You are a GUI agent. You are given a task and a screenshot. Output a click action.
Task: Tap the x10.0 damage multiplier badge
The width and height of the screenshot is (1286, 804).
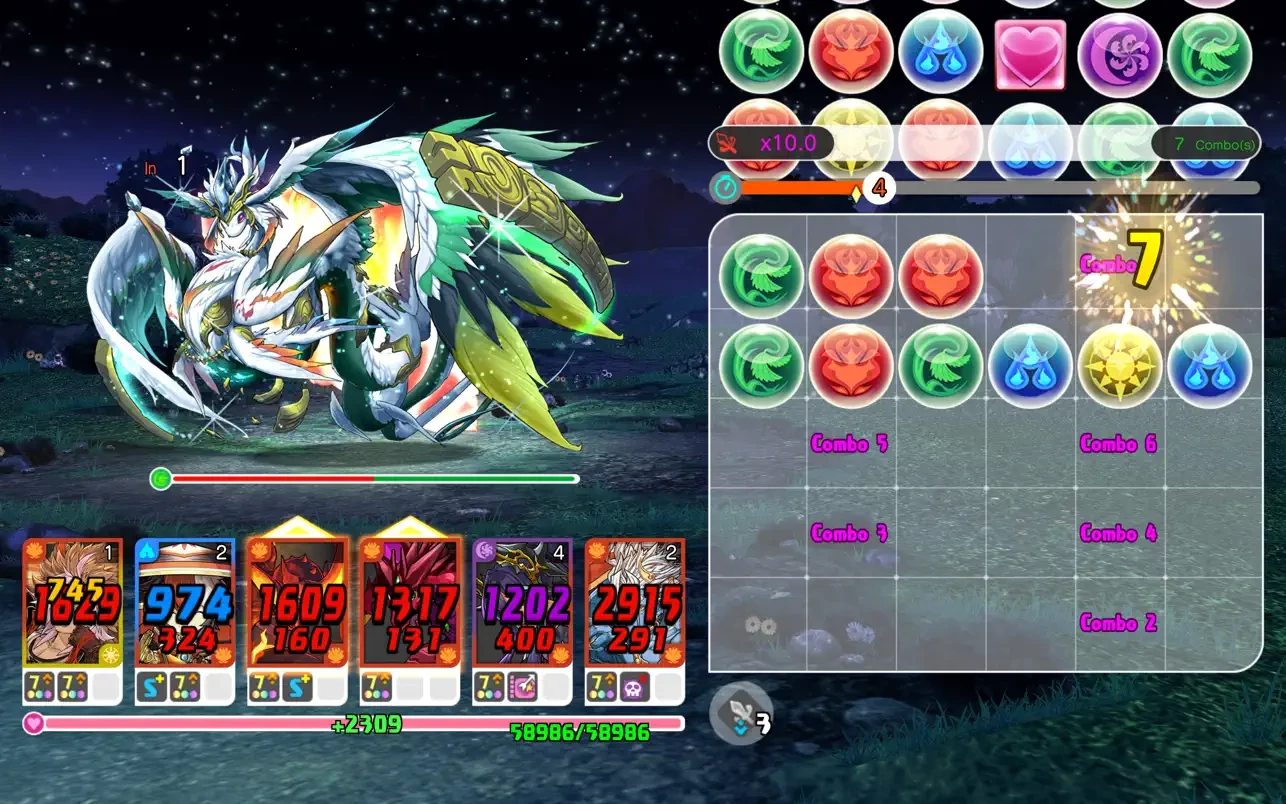[x=789, y=143]
